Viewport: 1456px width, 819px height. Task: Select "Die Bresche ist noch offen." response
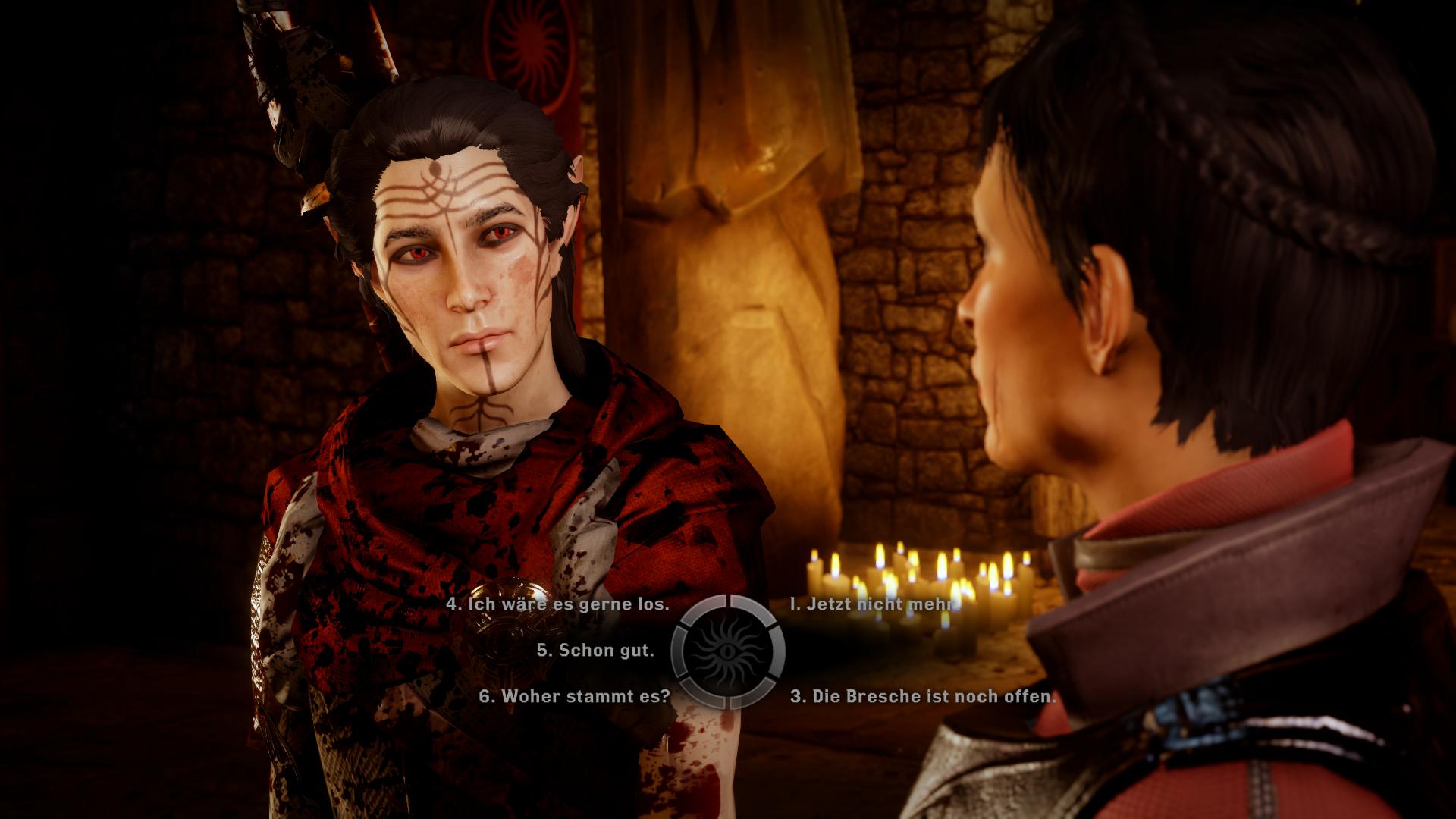point(922,696)
